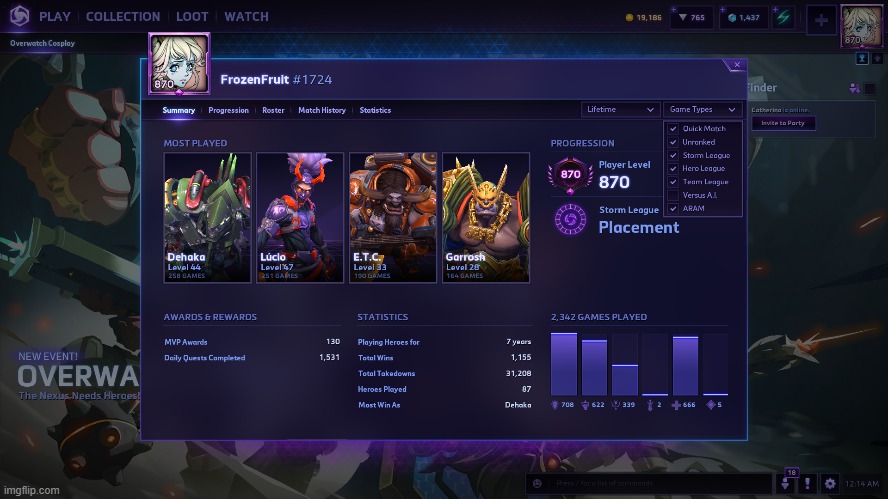The image size is (888, 499).
Task: Select the Dehaka hero card
Action: pos(207,217)
